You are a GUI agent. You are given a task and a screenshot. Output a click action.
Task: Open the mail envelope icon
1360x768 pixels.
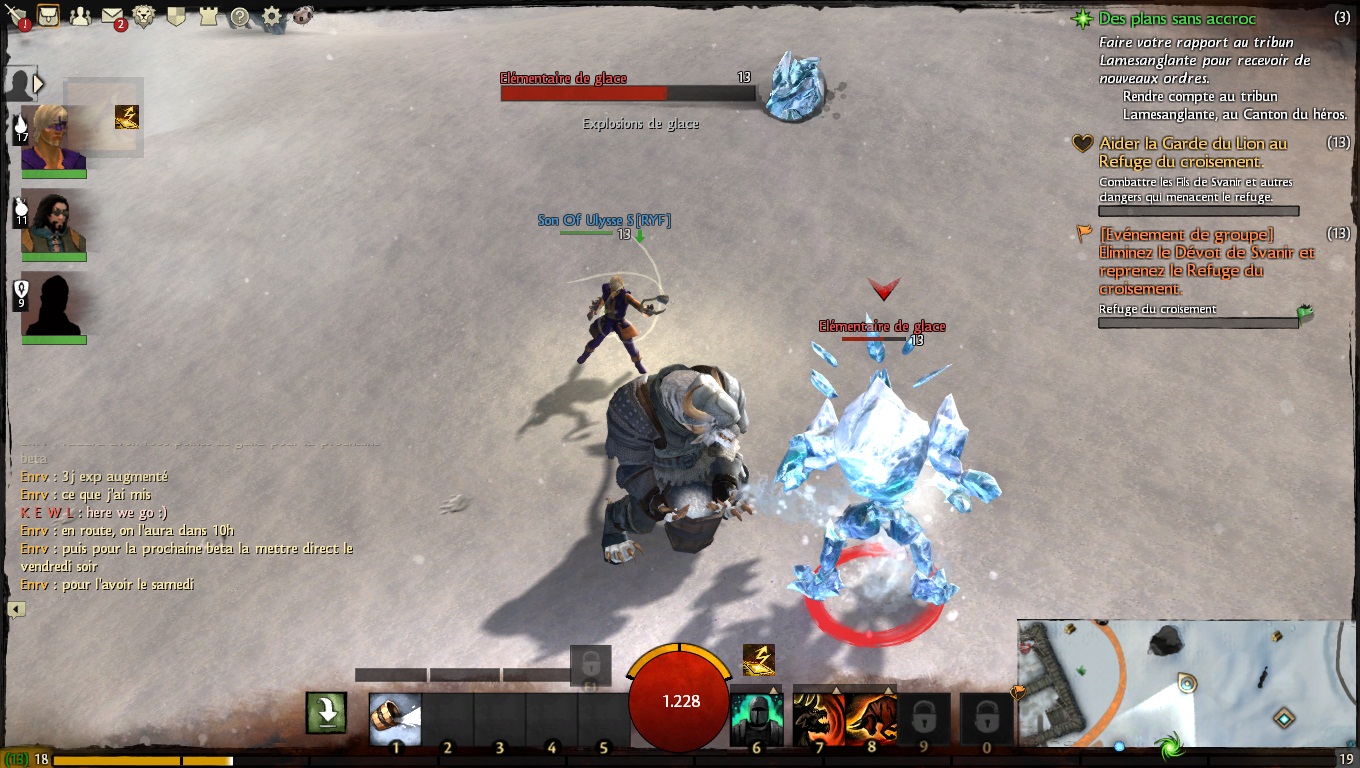[112, 16]
